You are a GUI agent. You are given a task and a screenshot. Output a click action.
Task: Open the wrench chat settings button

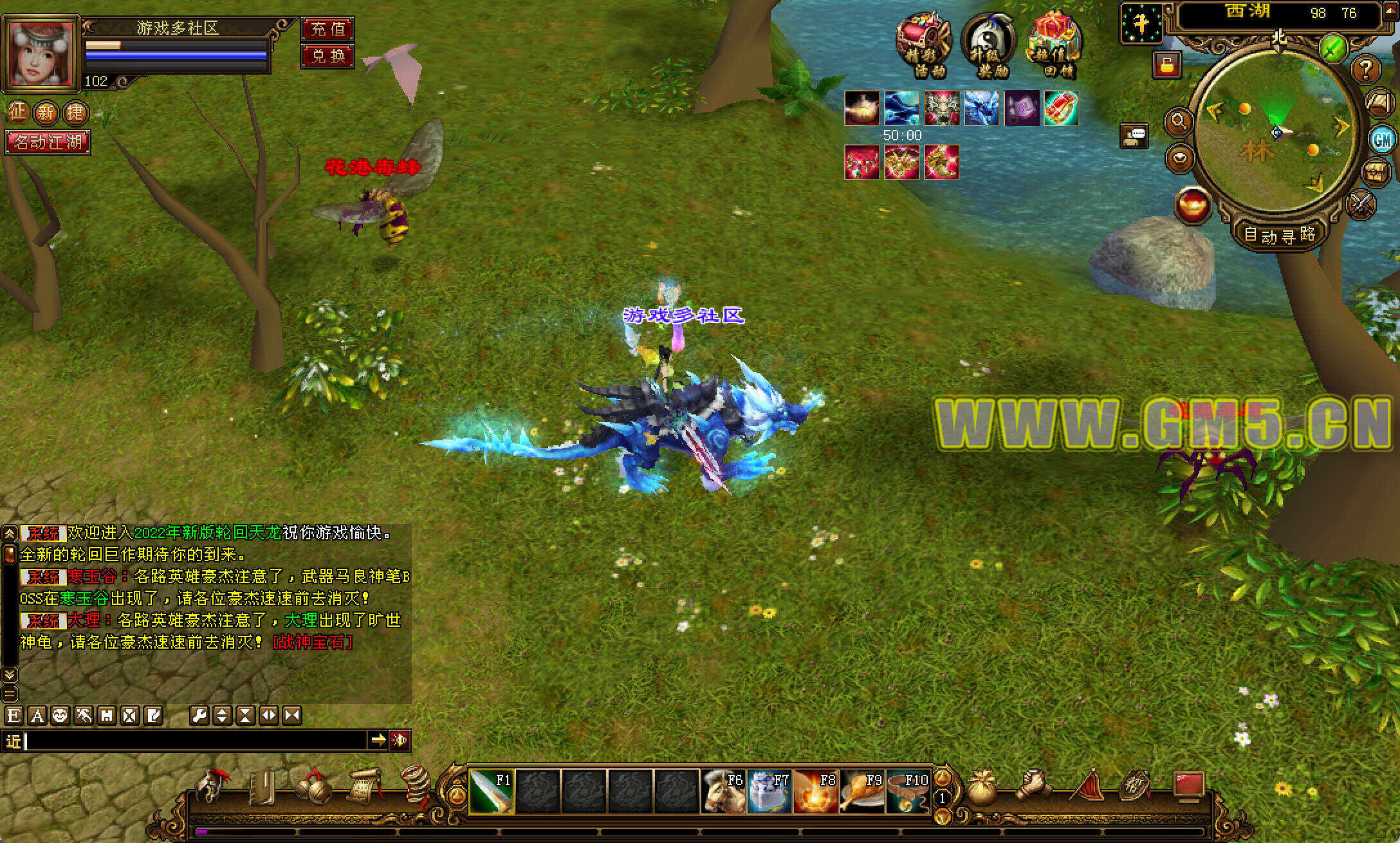199,716
